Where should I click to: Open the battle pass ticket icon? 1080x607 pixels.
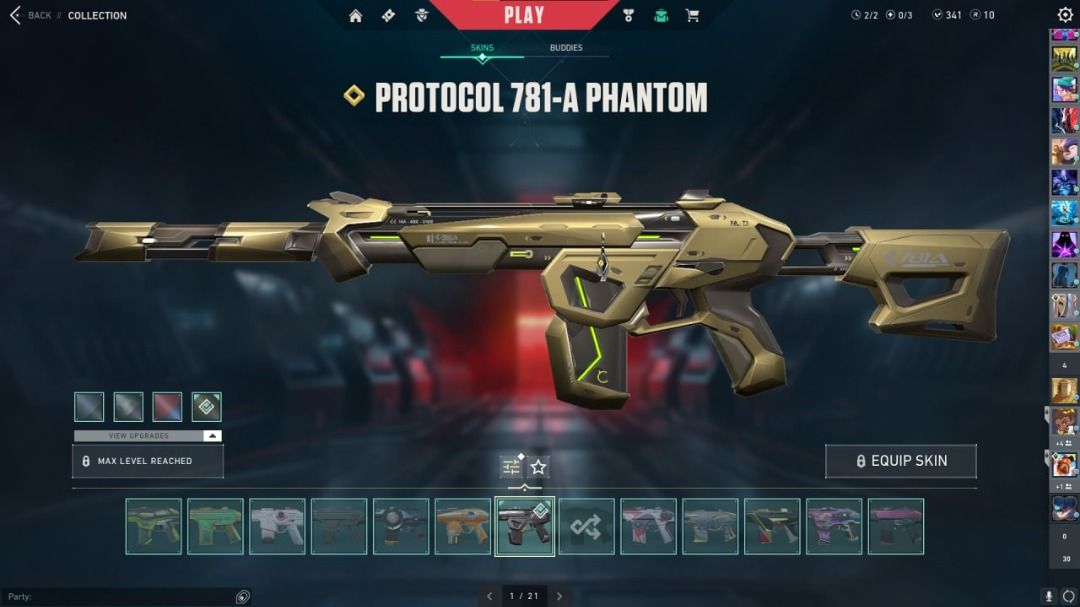pos(389,15)
